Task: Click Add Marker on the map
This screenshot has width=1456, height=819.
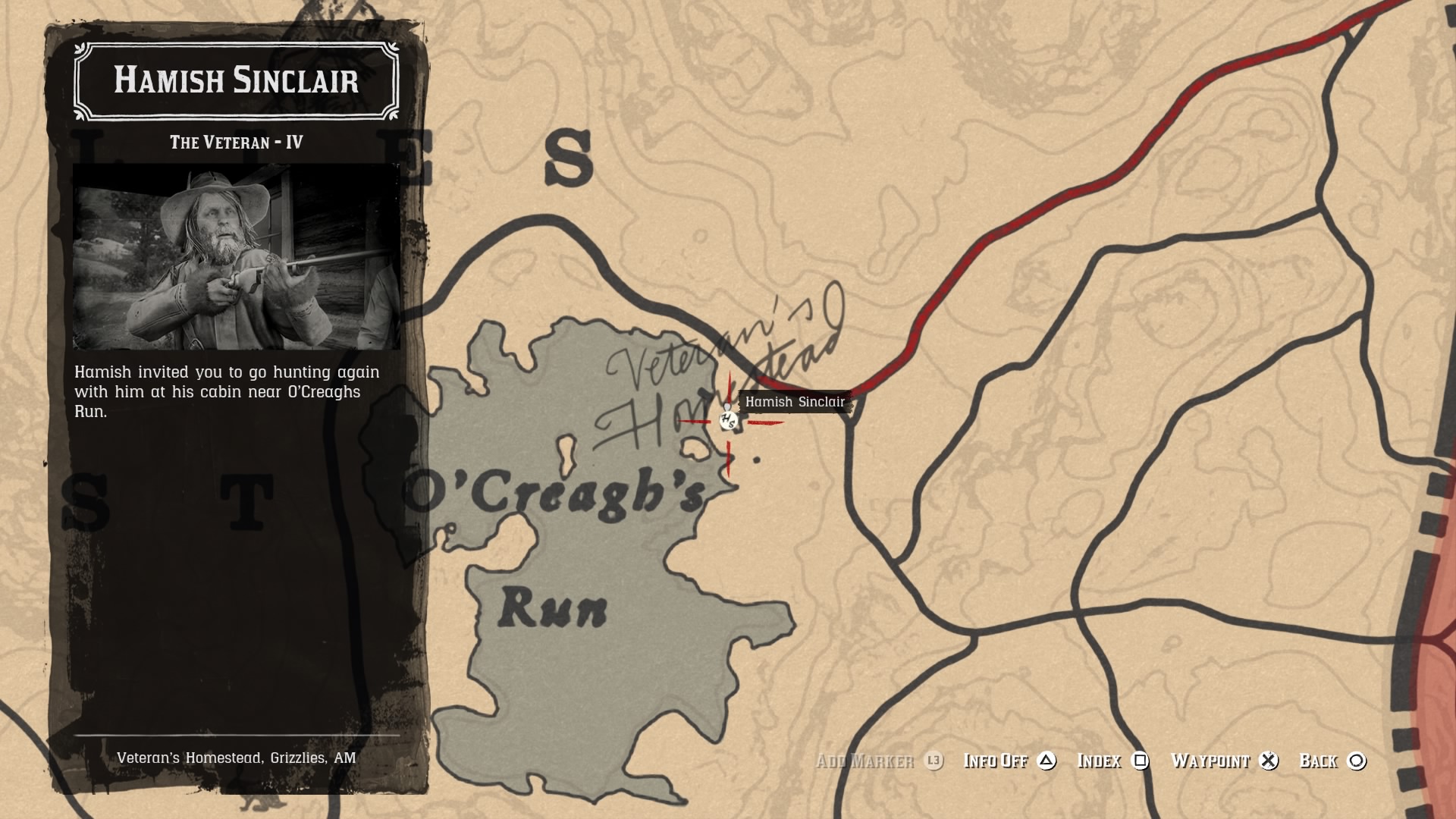Action: click(866, 761)
